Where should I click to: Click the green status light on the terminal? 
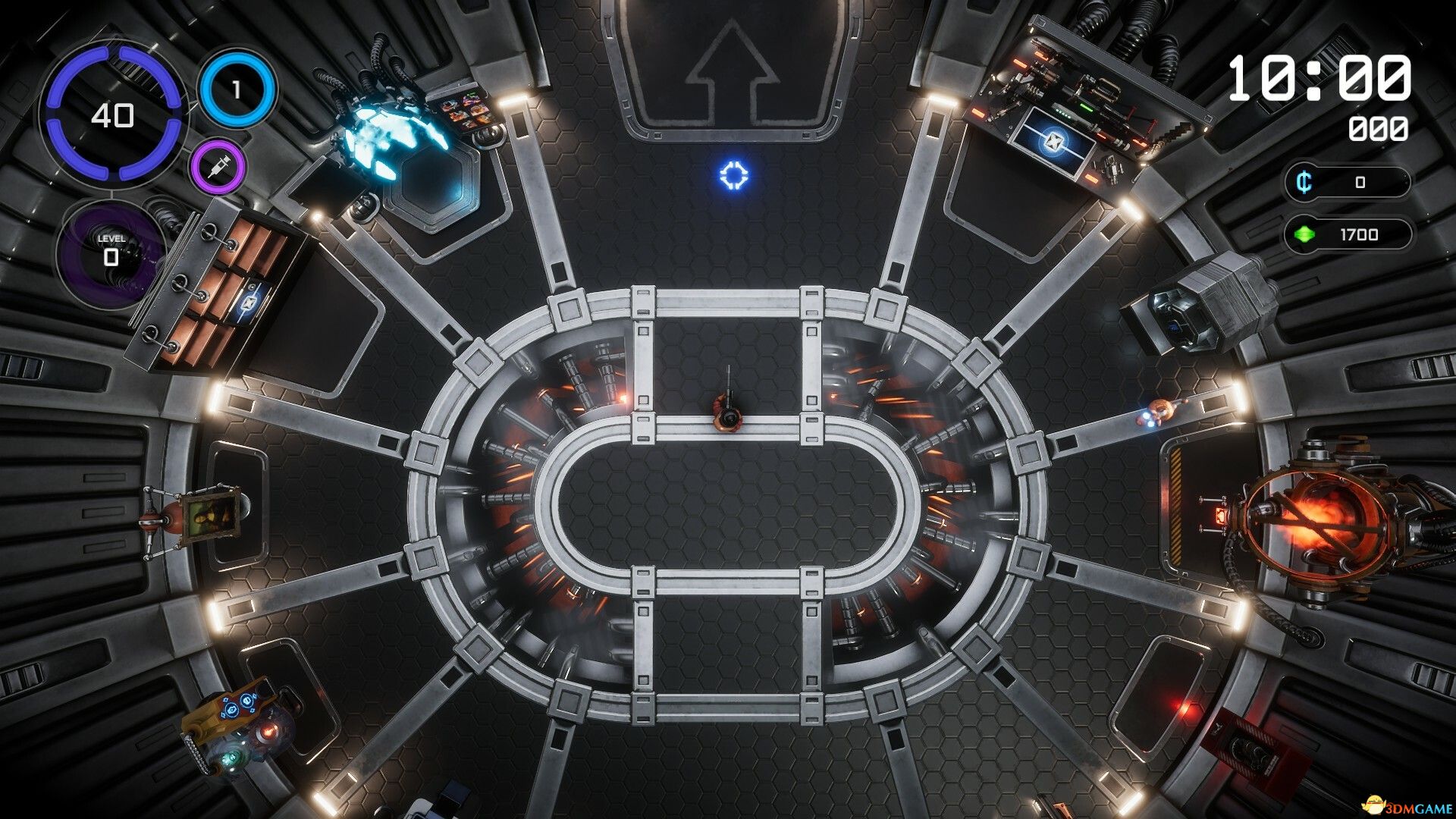click(1086, 108)
